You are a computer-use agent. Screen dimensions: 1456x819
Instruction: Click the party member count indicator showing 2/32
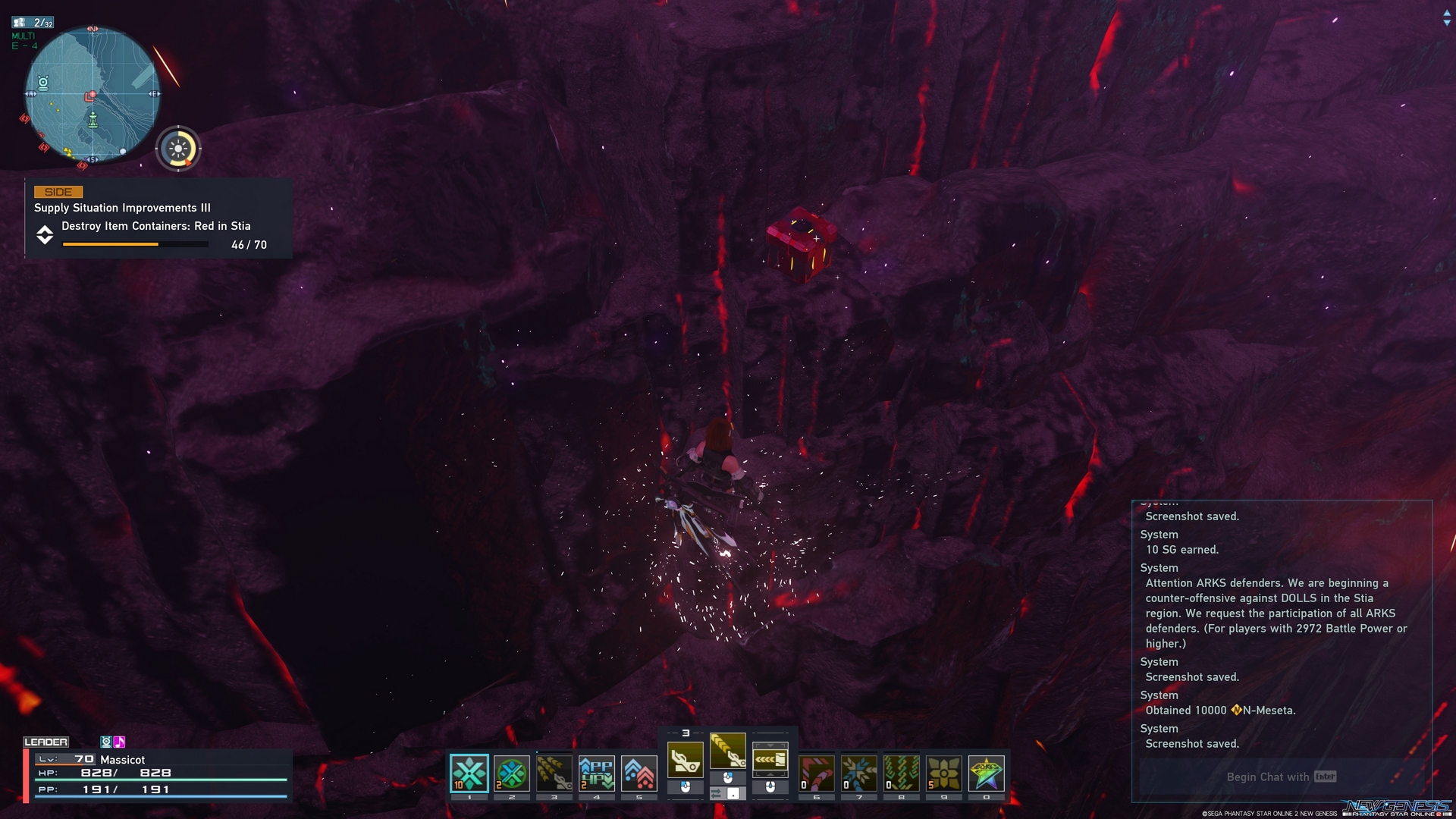click(x=32, y=22)
